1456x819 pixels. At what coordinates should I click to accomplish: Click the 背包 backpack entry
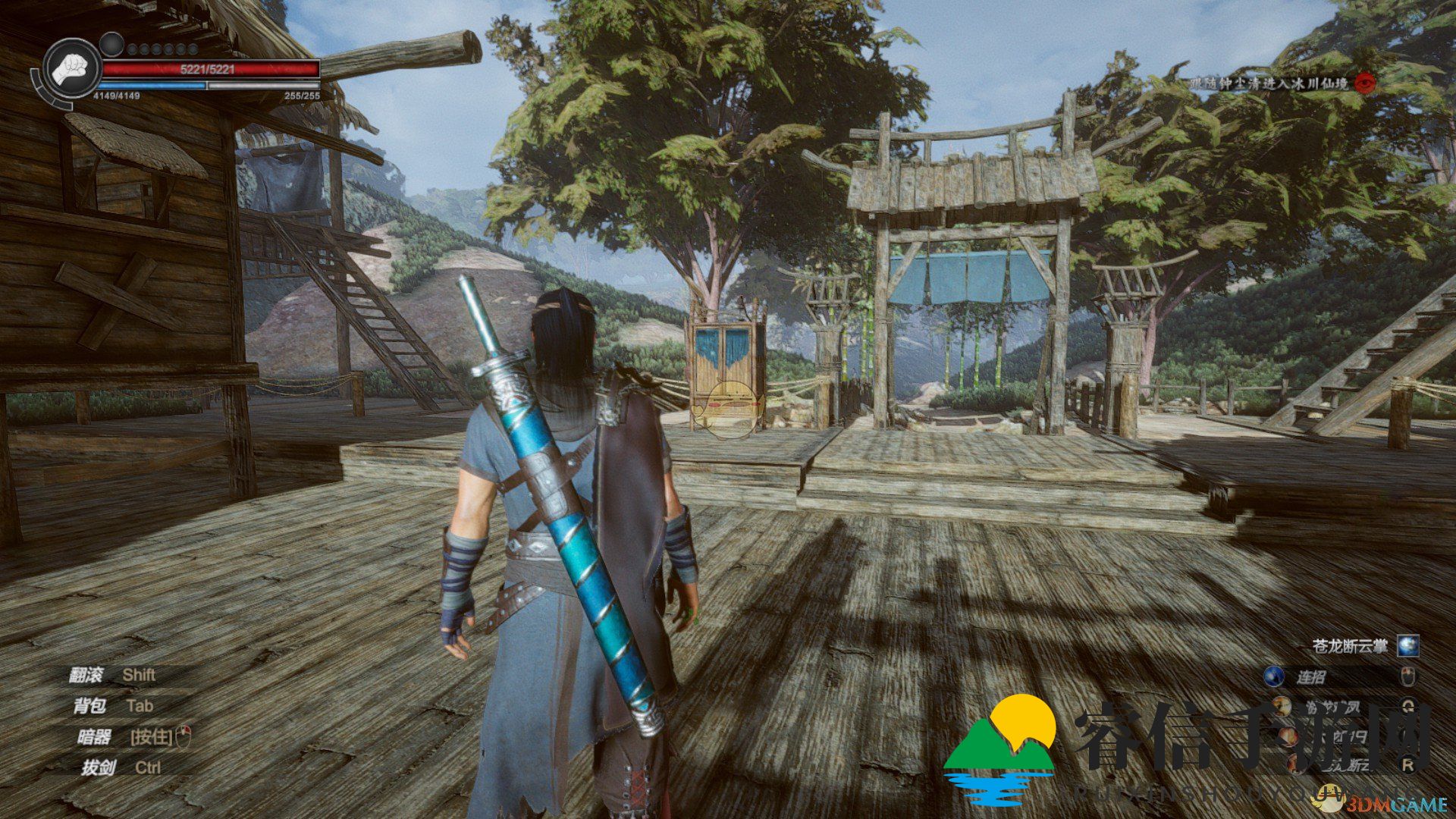pos(89,706)
